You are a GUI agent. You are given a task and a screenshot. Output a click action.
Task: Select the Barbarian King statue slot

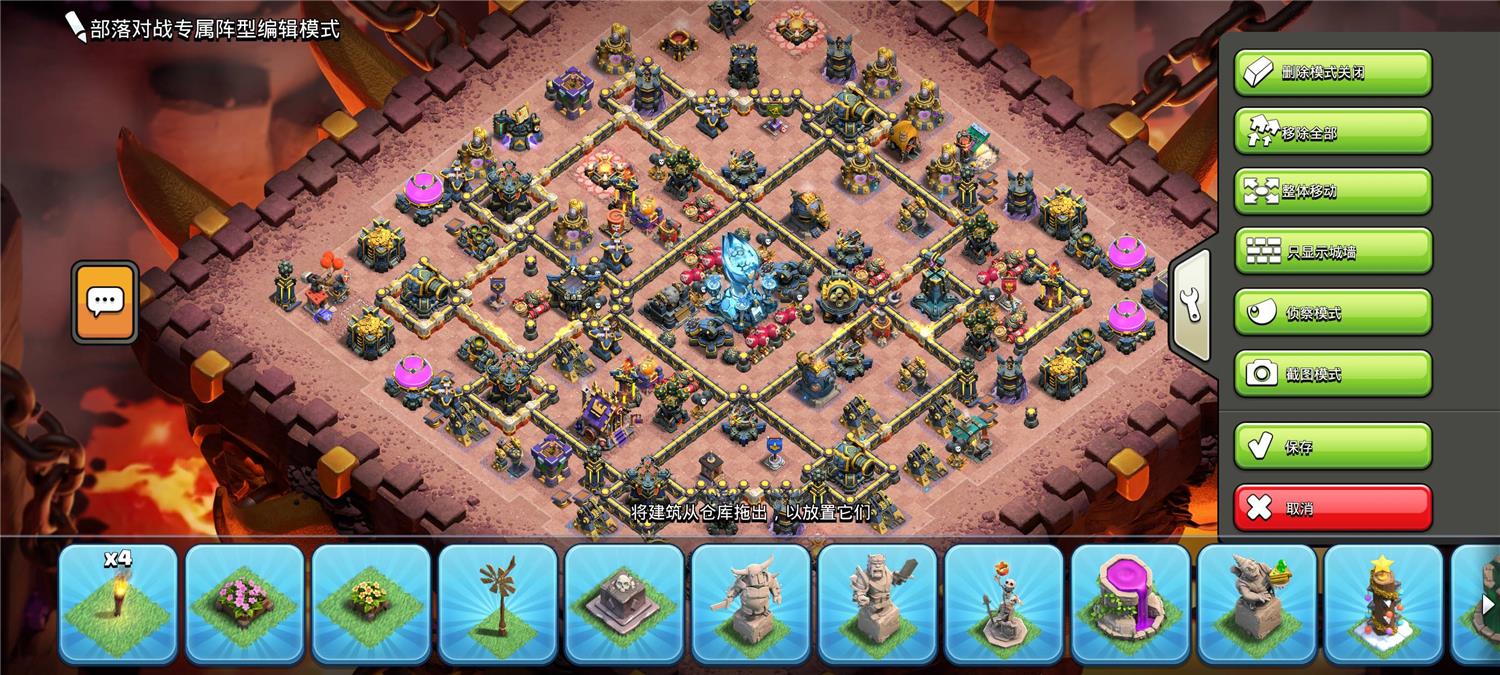tap(877, 603)
